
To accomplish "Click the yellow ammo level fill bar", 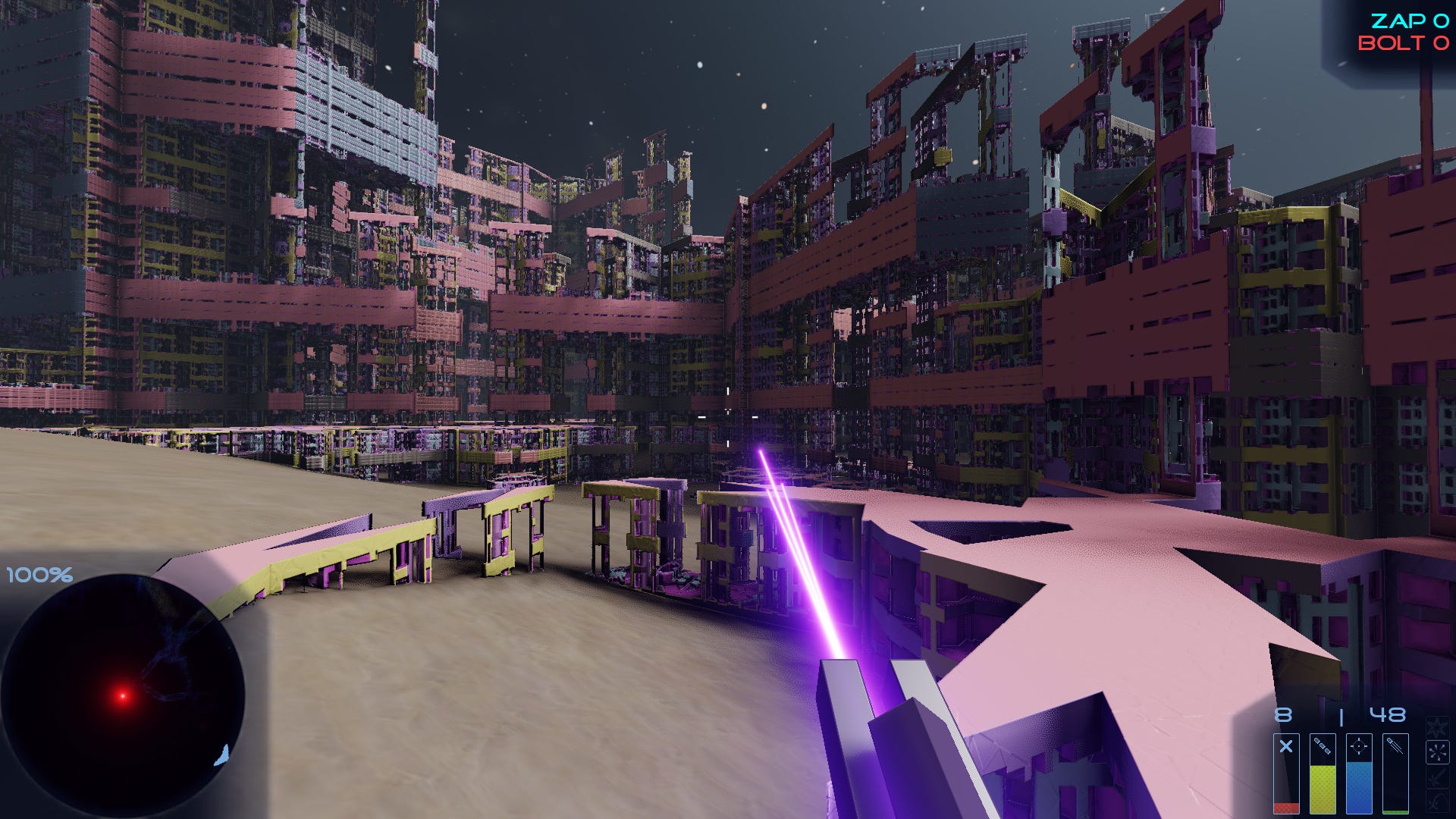I will pyautogui.click(x=1322, y=789).
